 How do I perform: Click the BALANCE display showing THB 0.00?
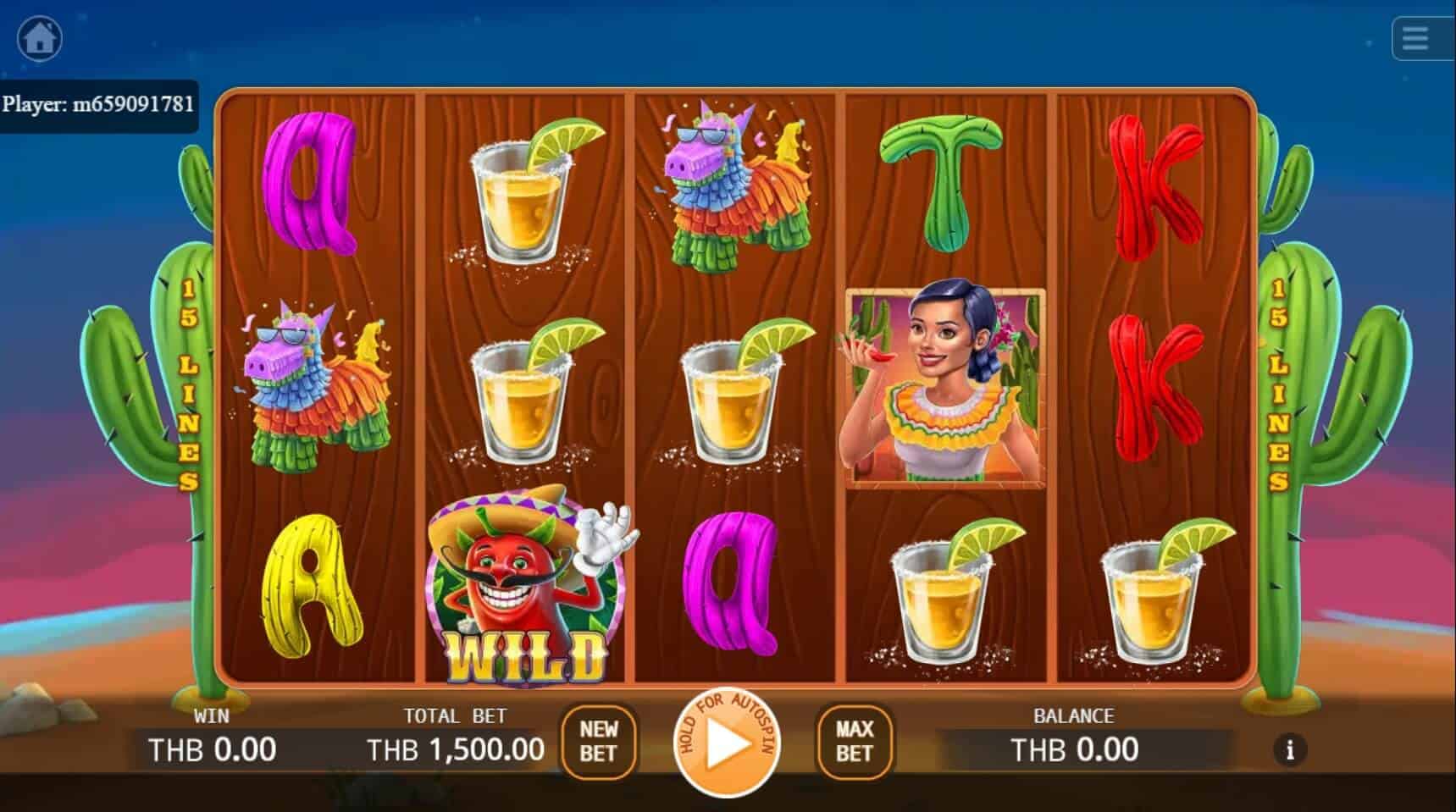pyautogui.click(x=1074, y=748)
